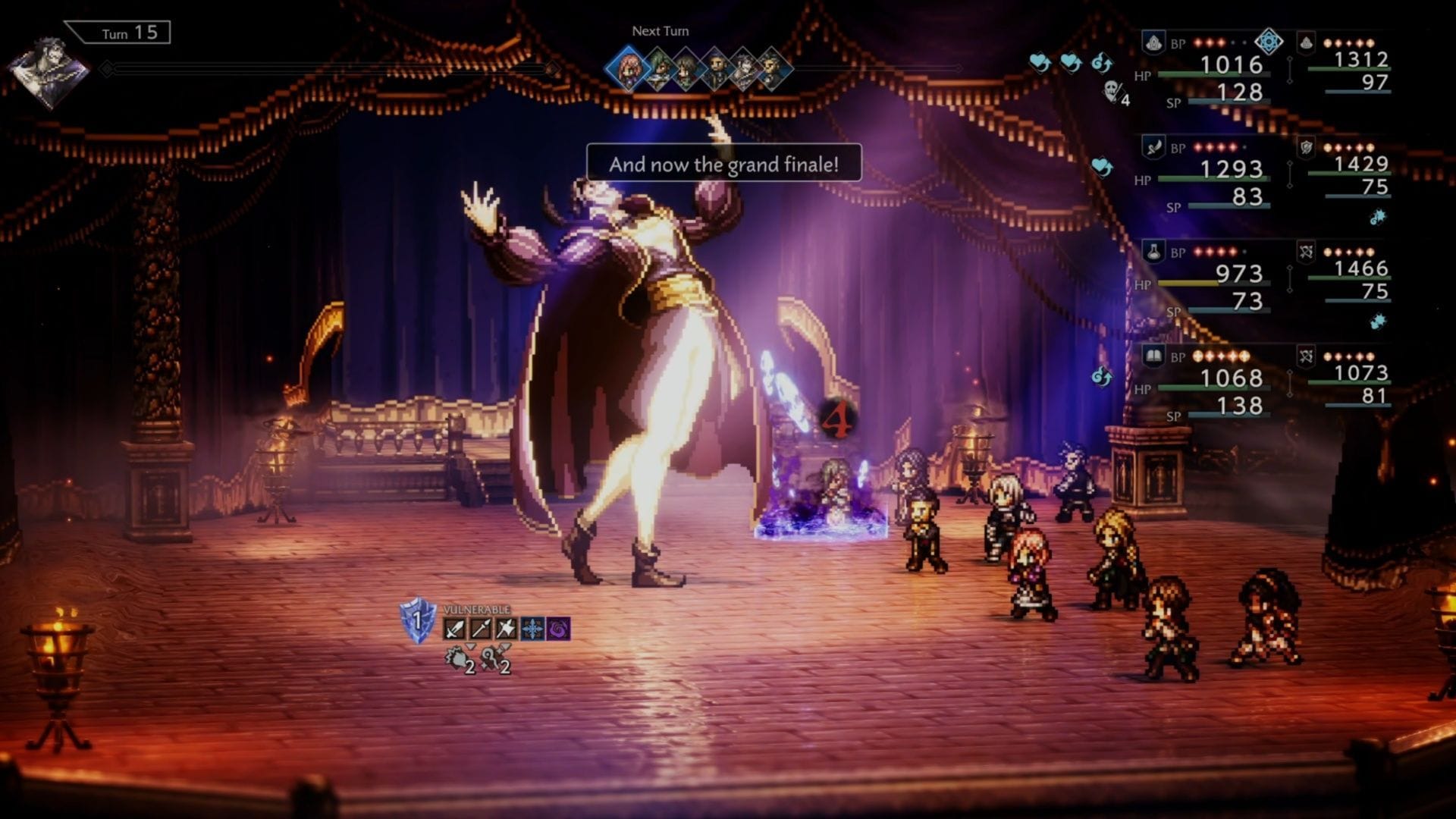Click the boss portrait icon
Screen dimensions: 1456x819
(49, 70)
